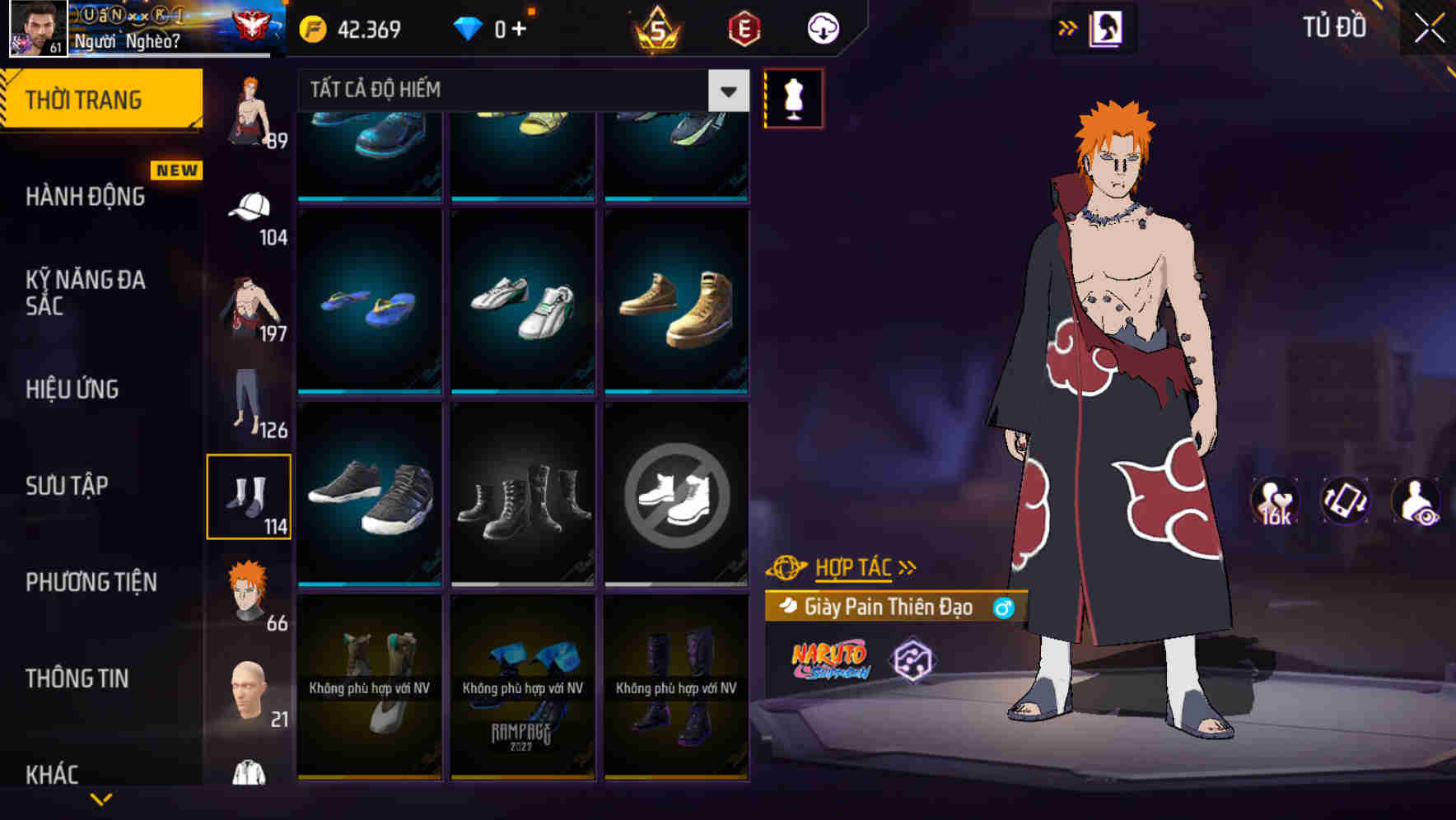Open the PHƯƠNG TIỆN menu section
The image size is (1456, 820).
click(x=91, y=582)
